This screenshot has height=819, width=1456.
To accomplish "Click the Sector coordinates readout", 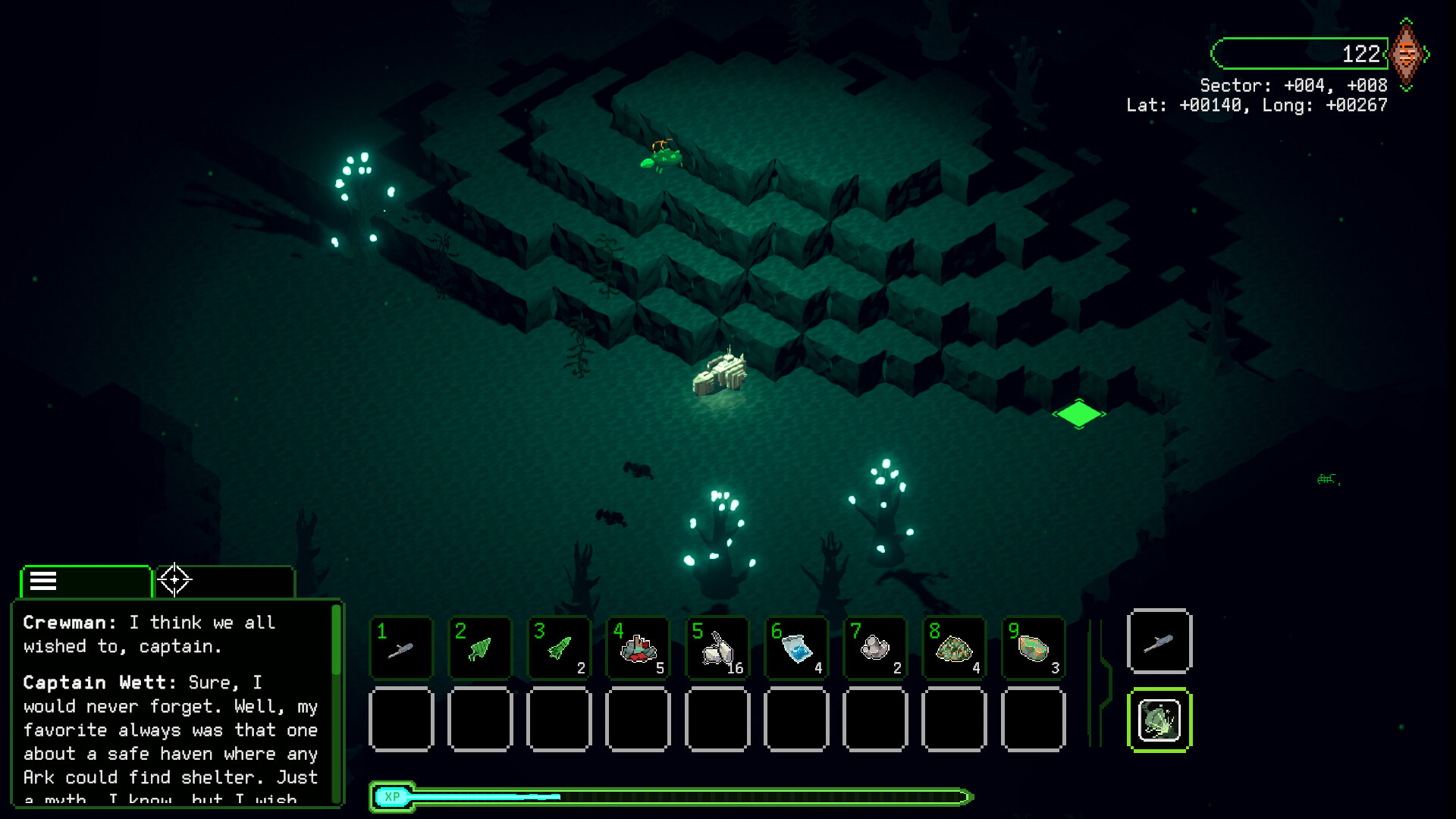I will coord(1293,86).
